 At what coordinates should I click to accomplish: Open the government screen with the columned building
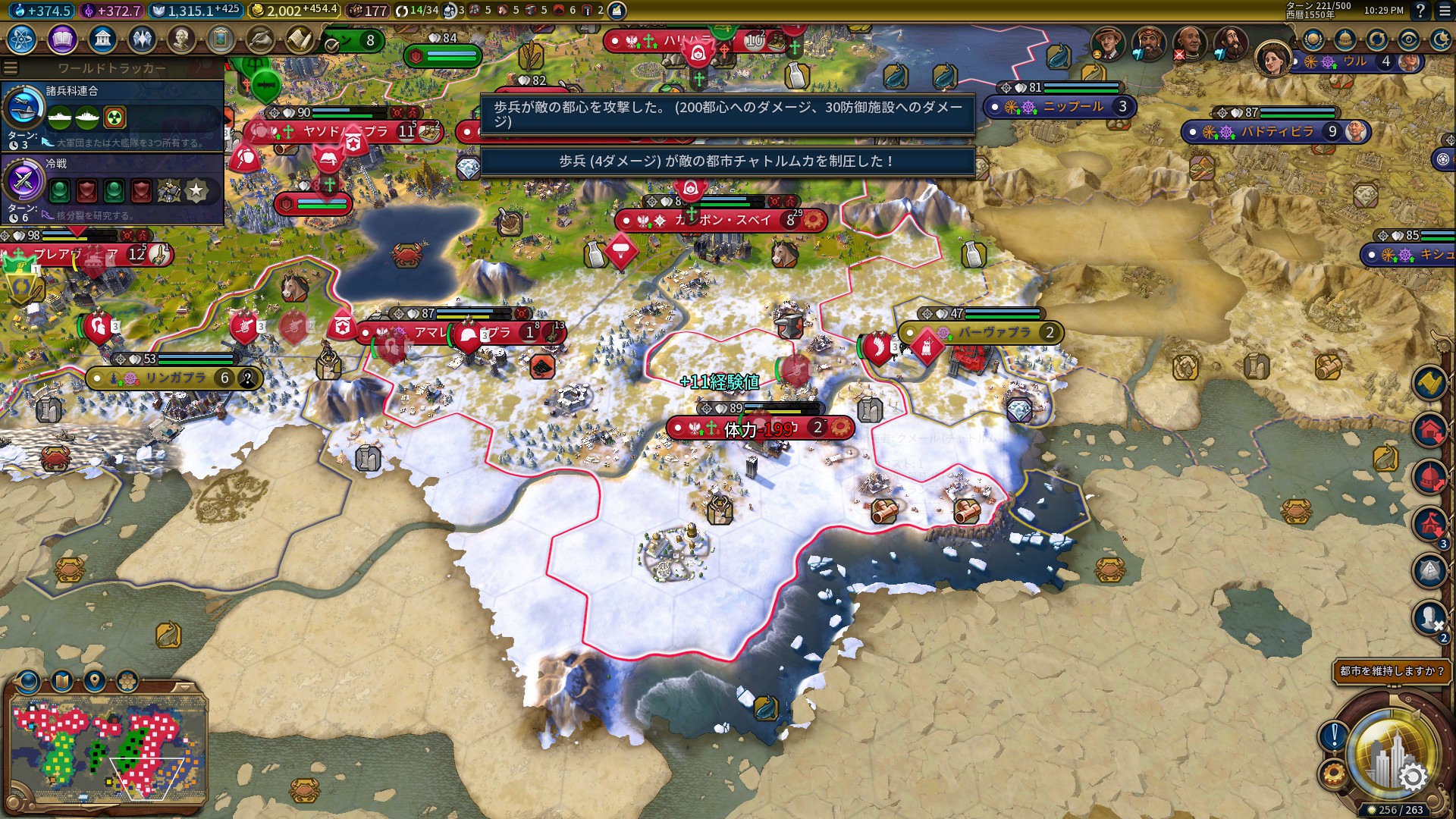coord(102,39)
